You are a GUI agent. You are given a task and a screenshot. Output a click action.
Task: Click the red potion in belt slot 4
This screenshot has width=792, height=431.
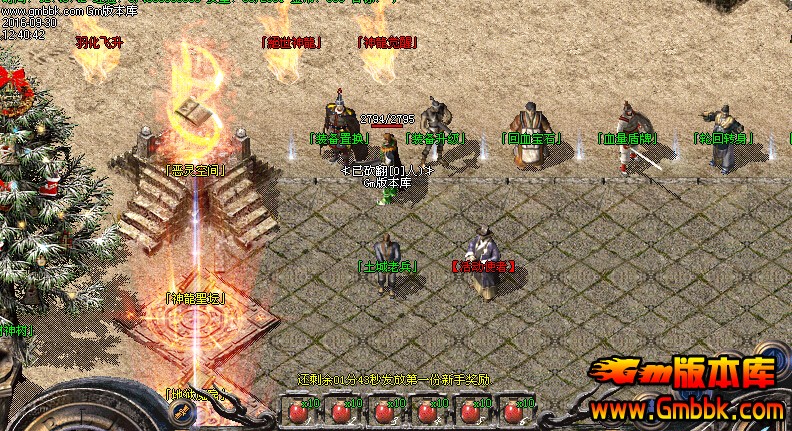pos(427,411)
